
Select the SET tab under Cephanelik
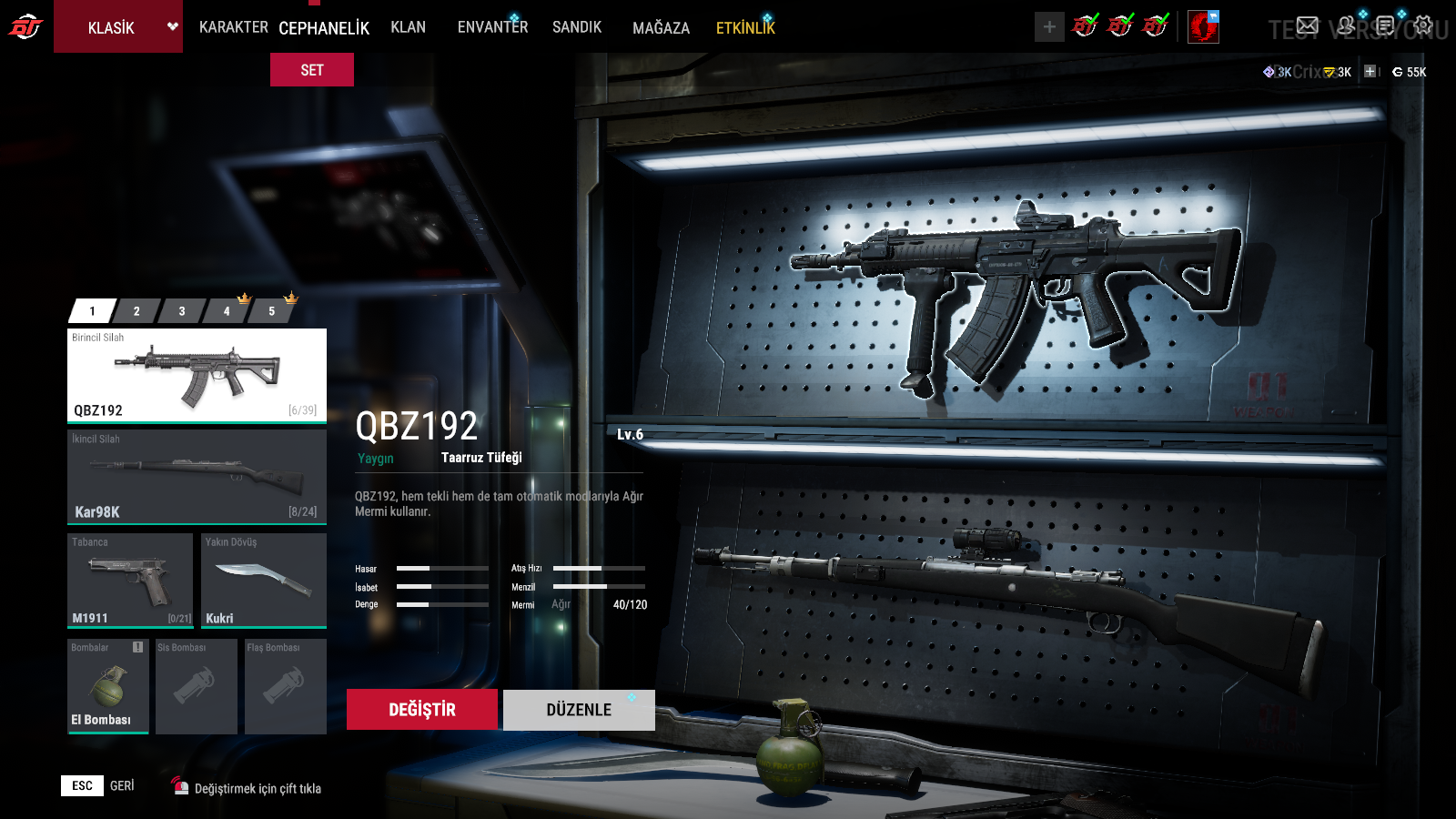pos(312,70)
